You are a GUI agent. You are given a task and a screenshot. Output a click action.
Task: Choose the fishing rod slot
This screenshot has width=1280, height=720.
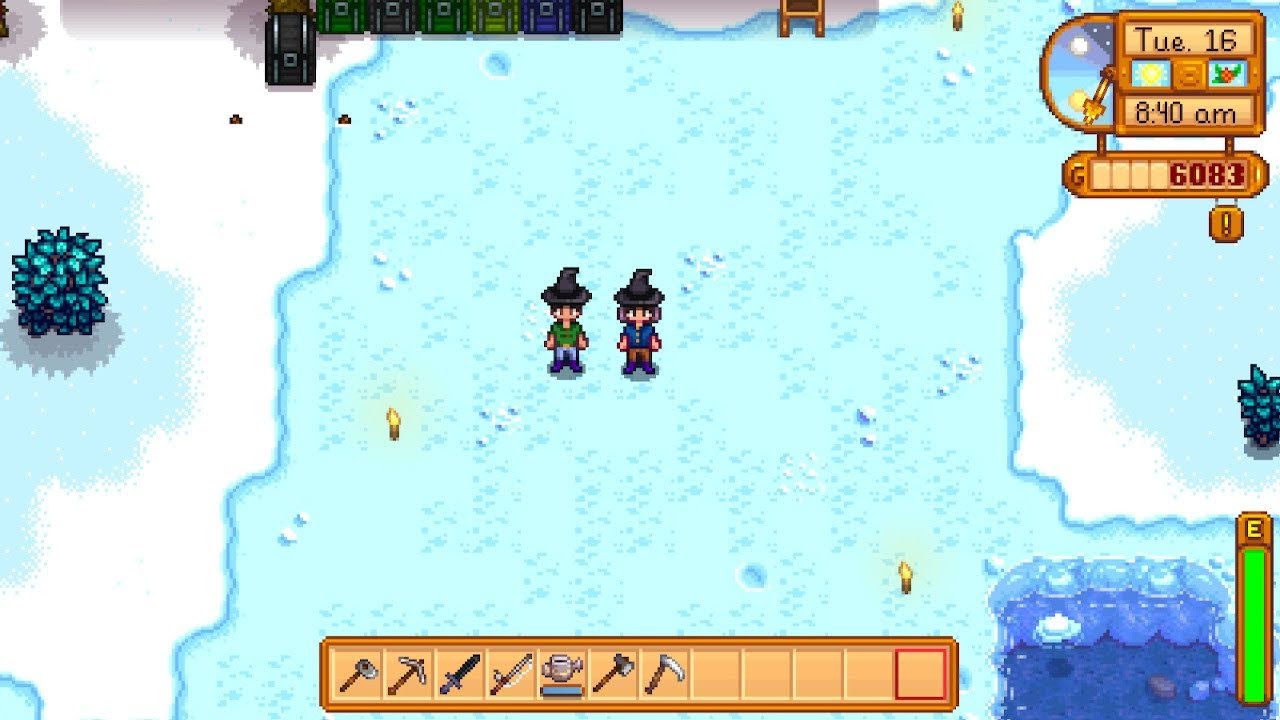511,675
